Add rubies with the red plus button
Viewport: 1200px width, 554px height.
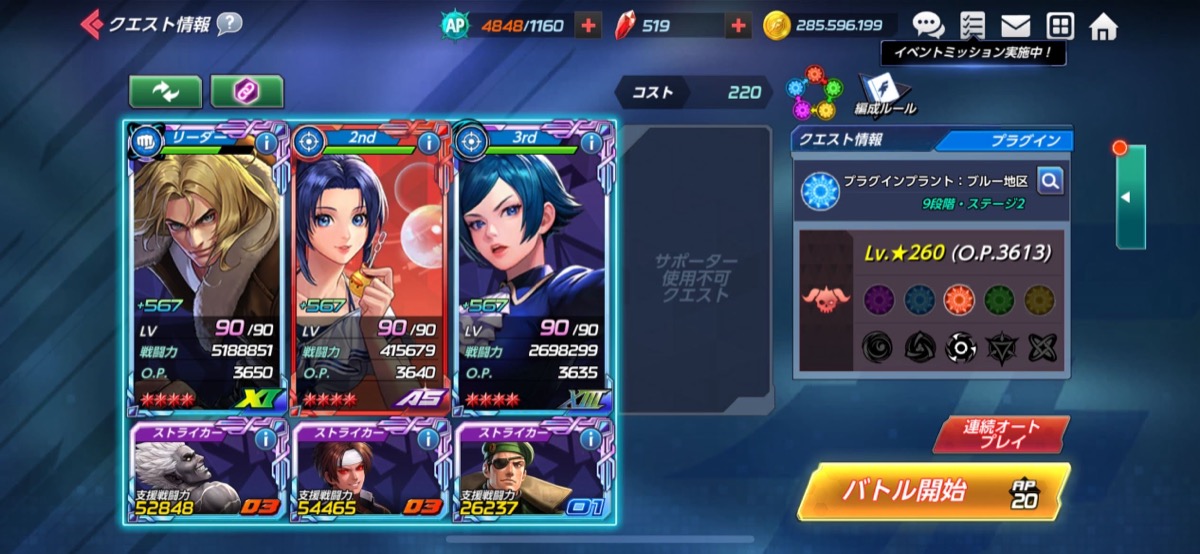738,26
